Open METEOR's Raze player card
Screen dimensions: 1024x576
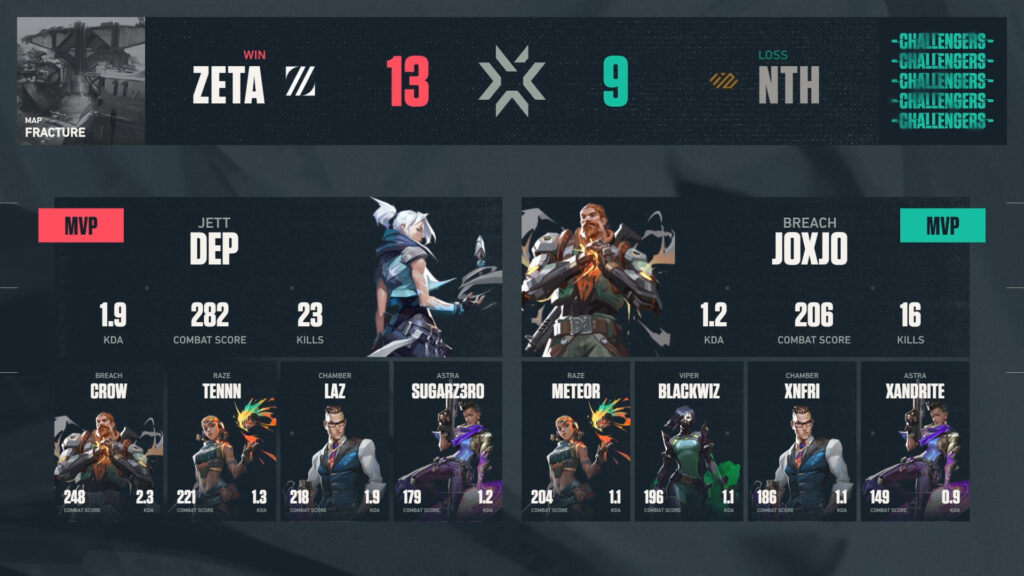coord(576,441)
